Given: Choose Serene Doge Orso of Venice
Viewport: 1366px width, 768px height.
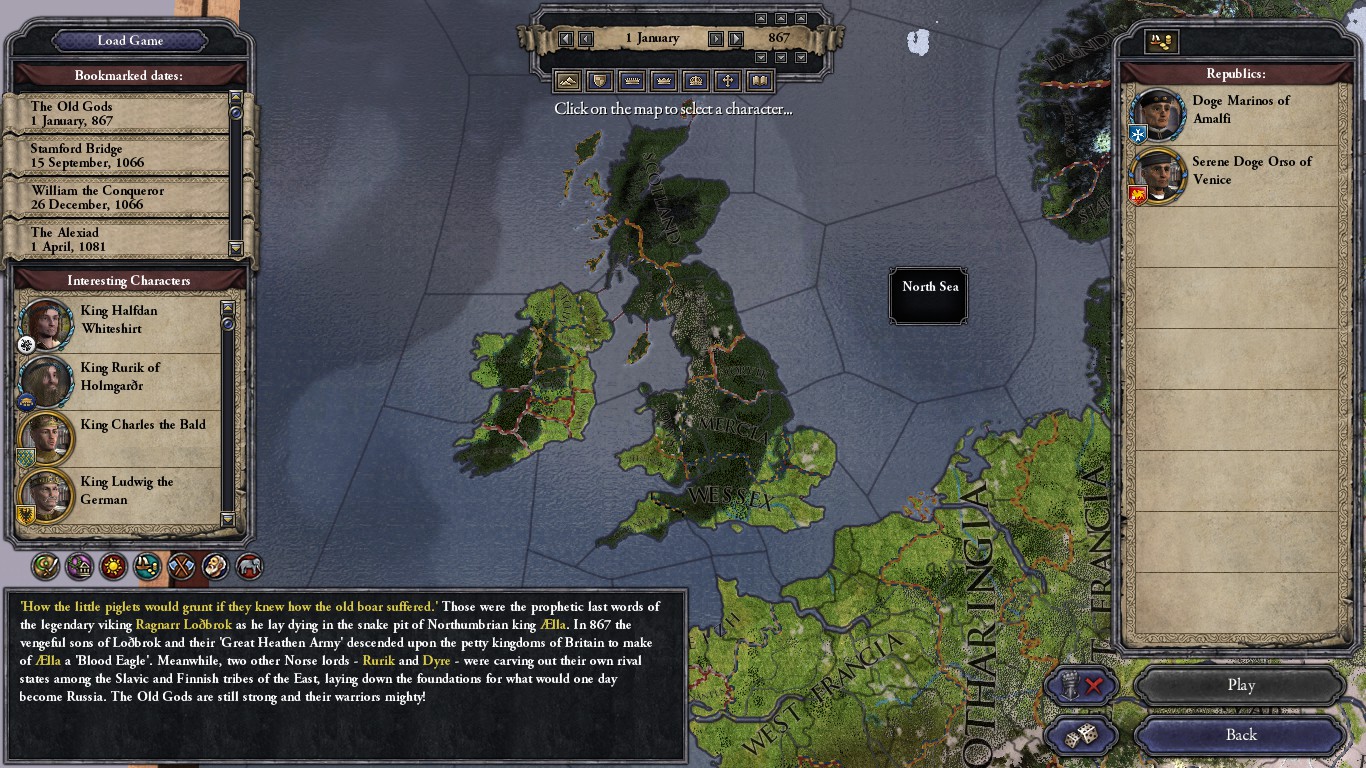Looking at the screenshot, I should [1238, 172].
